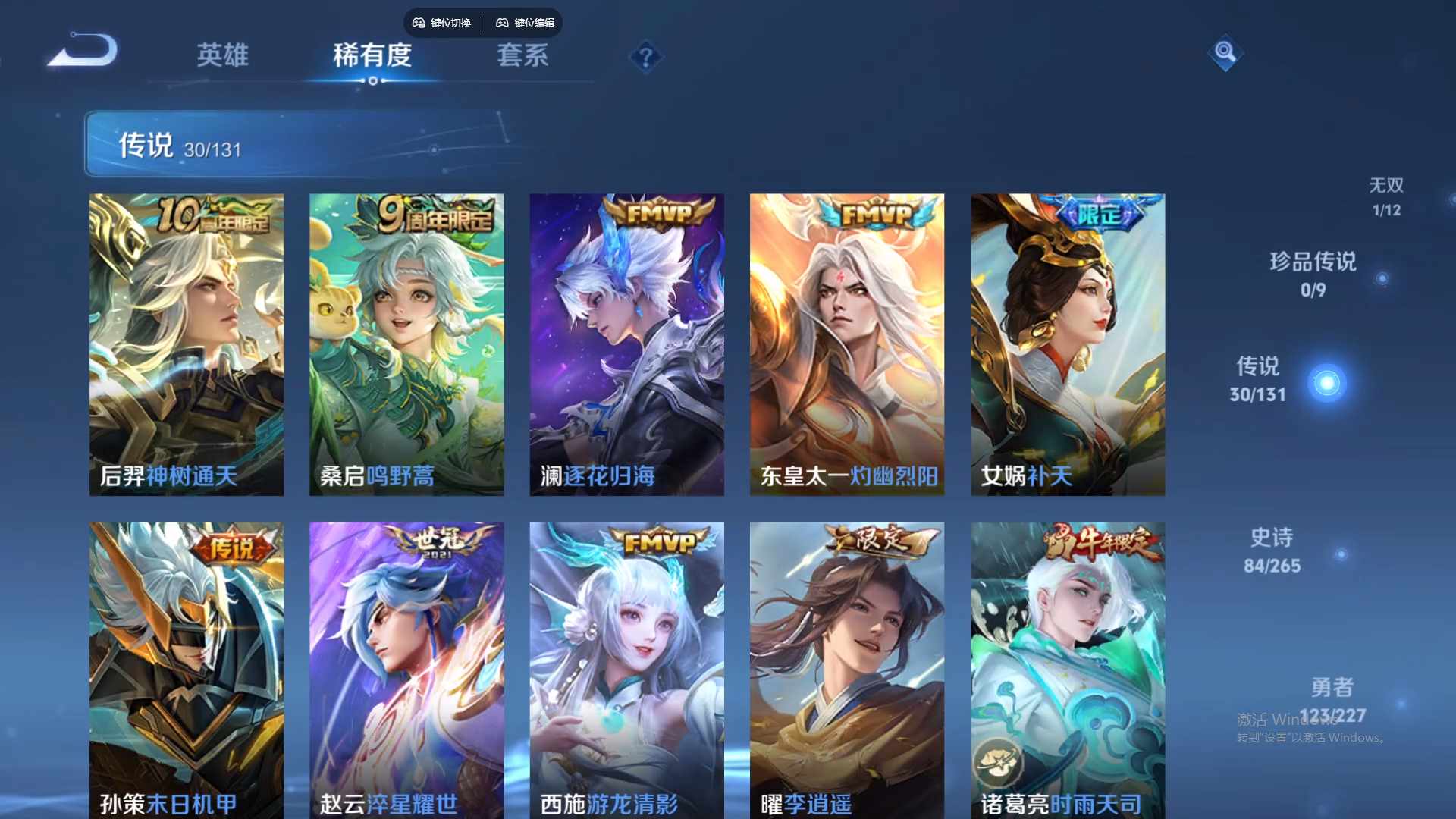Image resolution: width=1456 pixels, height=819 pixels.
Task: Open the 后羿神树通天 skin card
Action: [x=187, y=343]
